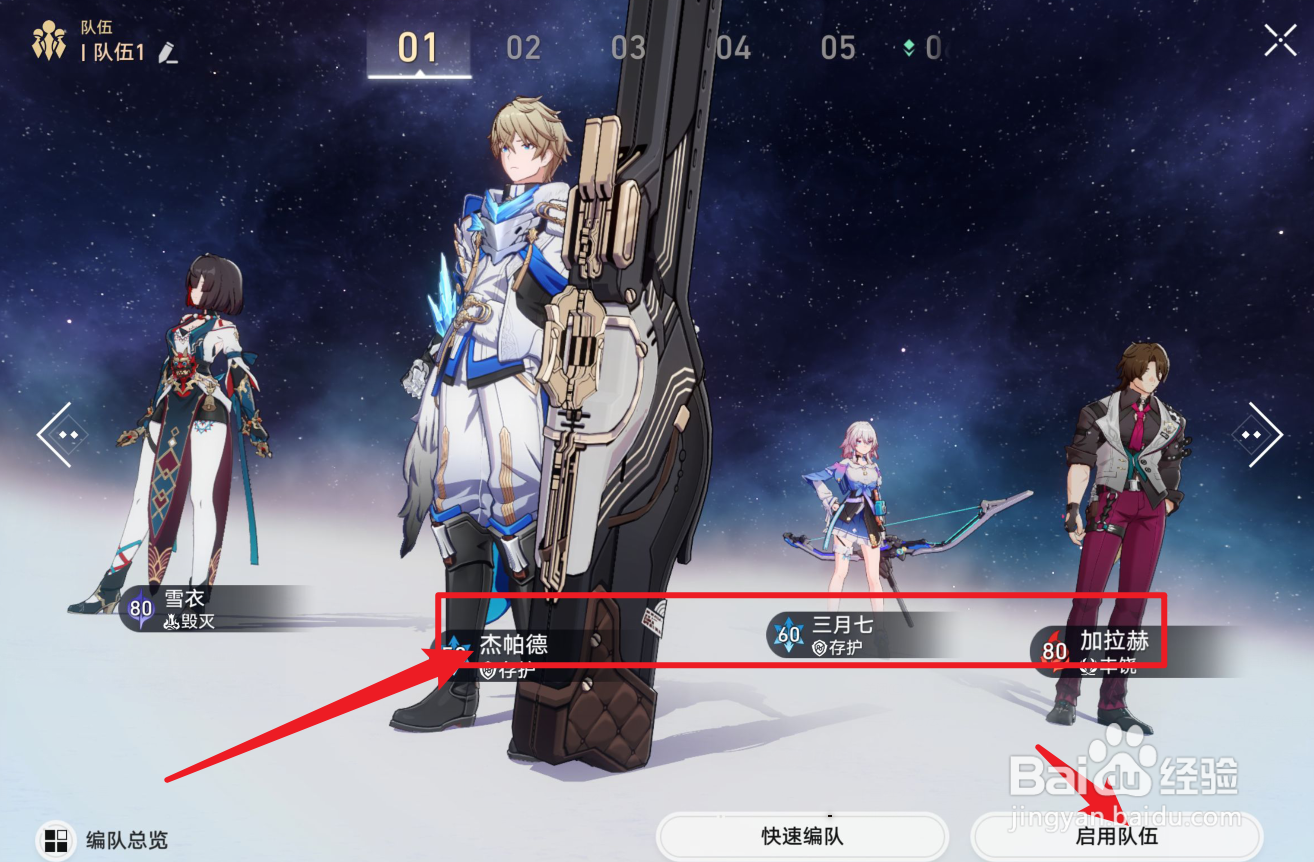The height and width of the screenshot is (862, 1314).
Task: Collapse the team panel with X
Action: click(x=1280, y=40)
